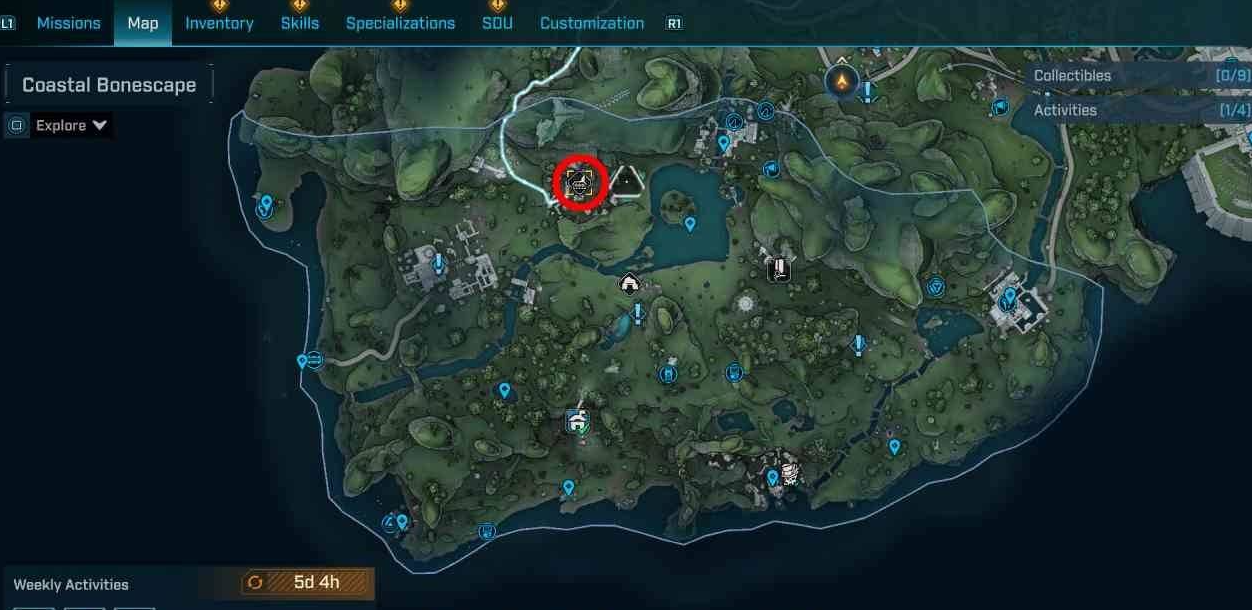Image resolution: width=1252 pixels, height=610 pixels.
Task: Switch to the Specializations tab
Action: [x=400, y=23]
